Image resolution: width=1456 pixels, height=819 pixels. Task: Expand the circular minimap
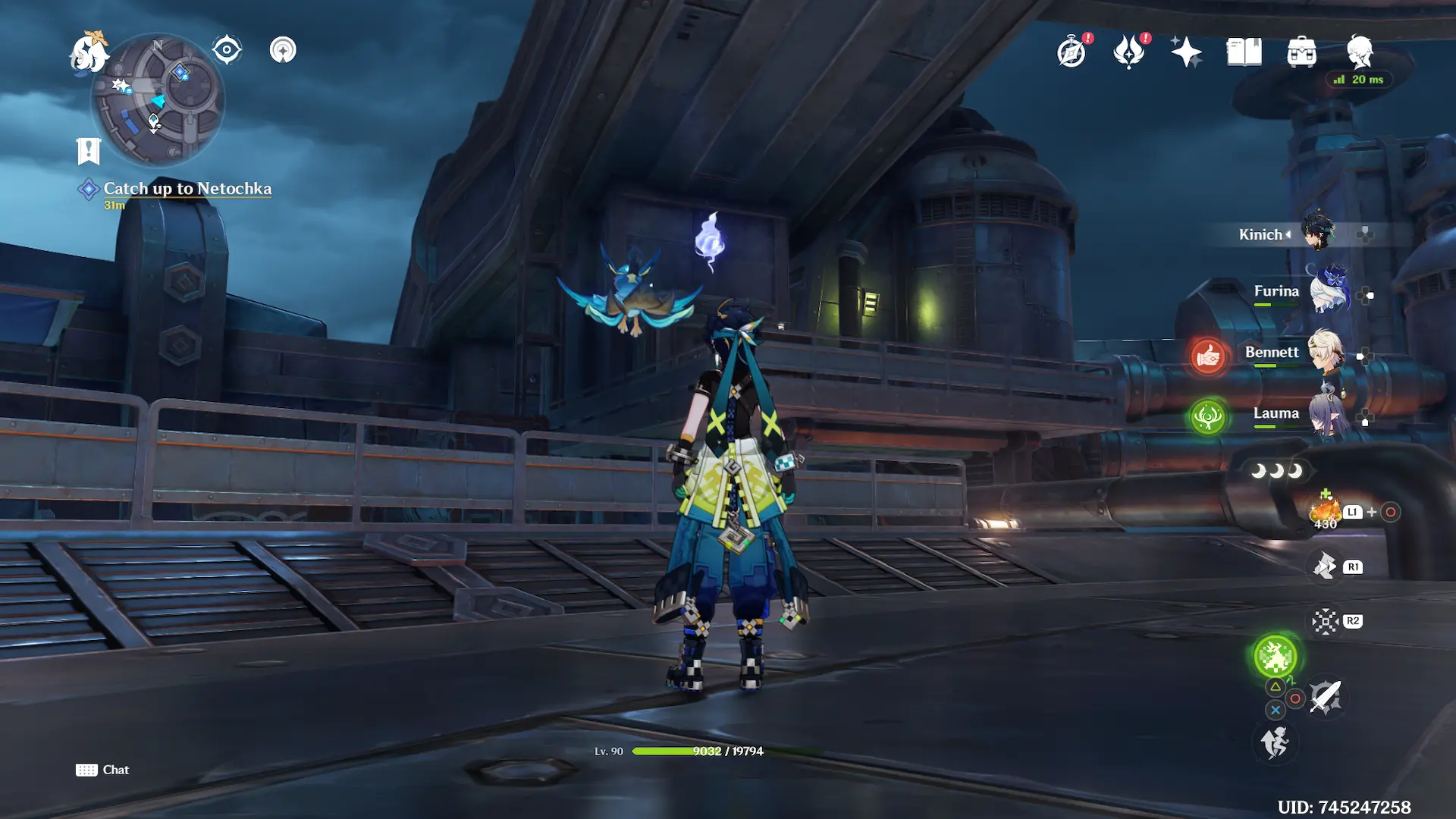point(158,99)
